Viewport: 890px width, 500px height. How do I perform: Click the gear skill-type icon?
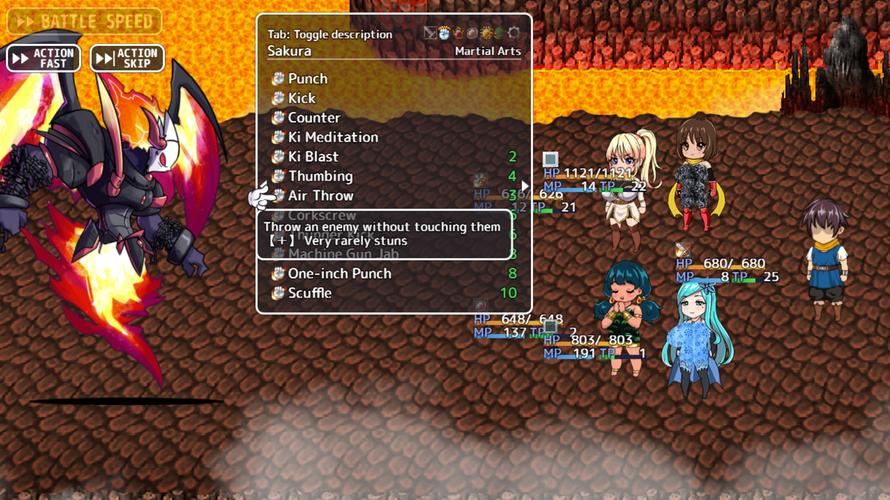pyautogui.click(x=513, y=33)
